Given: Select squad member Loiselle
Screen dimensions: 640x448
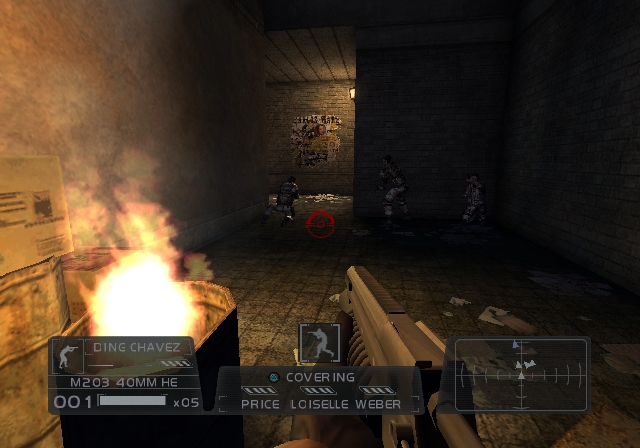Looking at the screenshot, I should (x=319, y=404).
